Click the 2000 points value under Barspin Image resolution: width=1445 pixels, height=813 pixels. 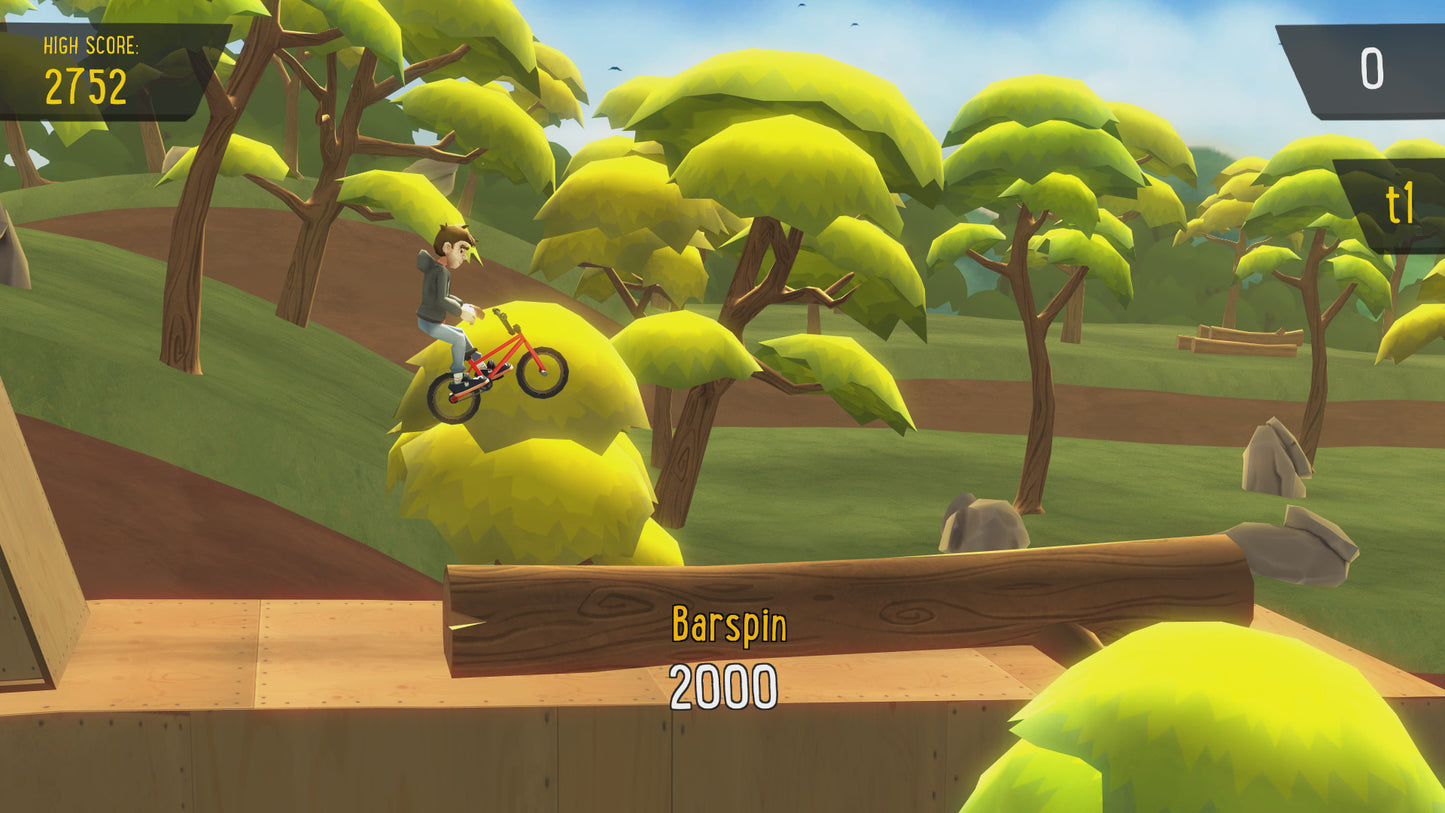coord(722,684)
